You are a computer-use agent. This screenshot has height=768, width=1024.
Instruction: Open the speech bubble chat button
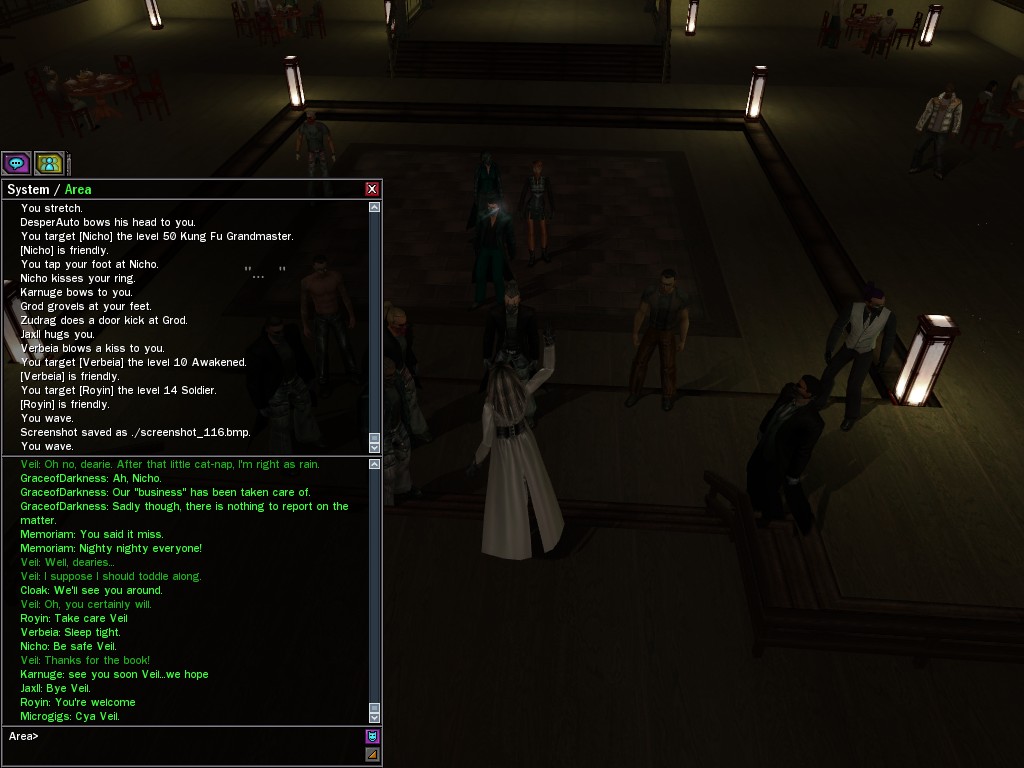click(x=16, y=163)
